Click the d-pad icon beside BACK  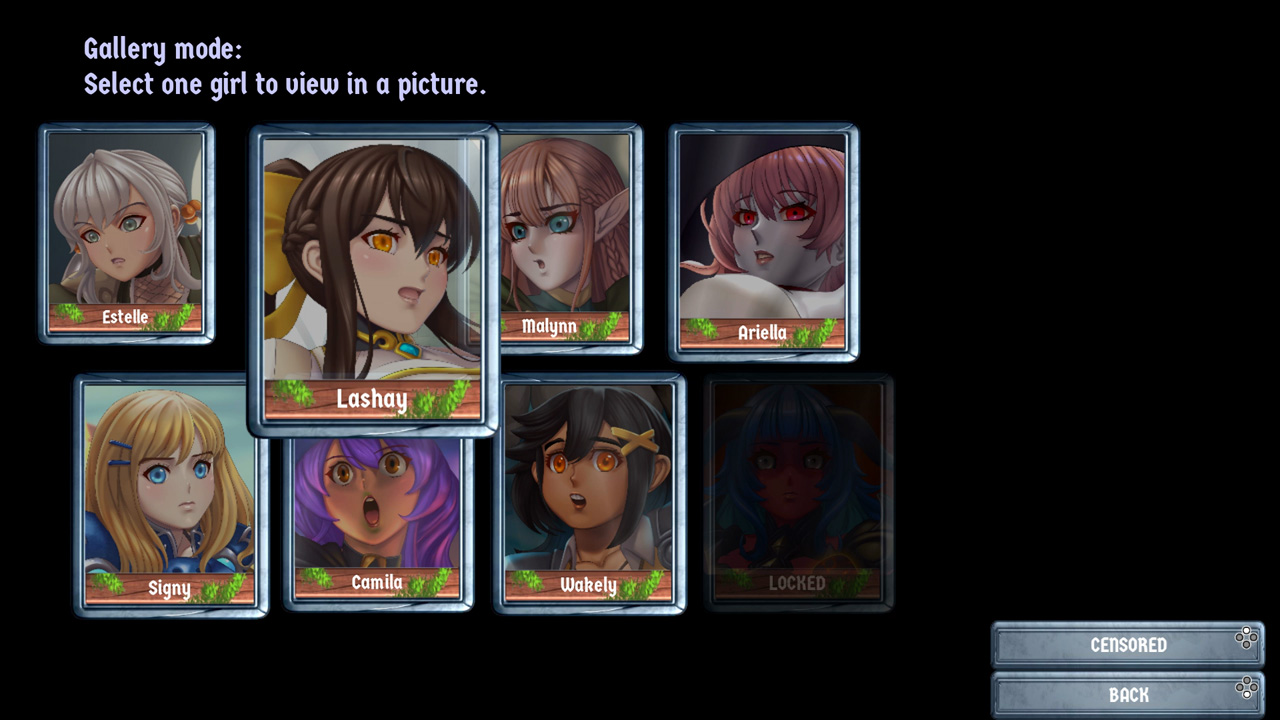[1246, 690]
